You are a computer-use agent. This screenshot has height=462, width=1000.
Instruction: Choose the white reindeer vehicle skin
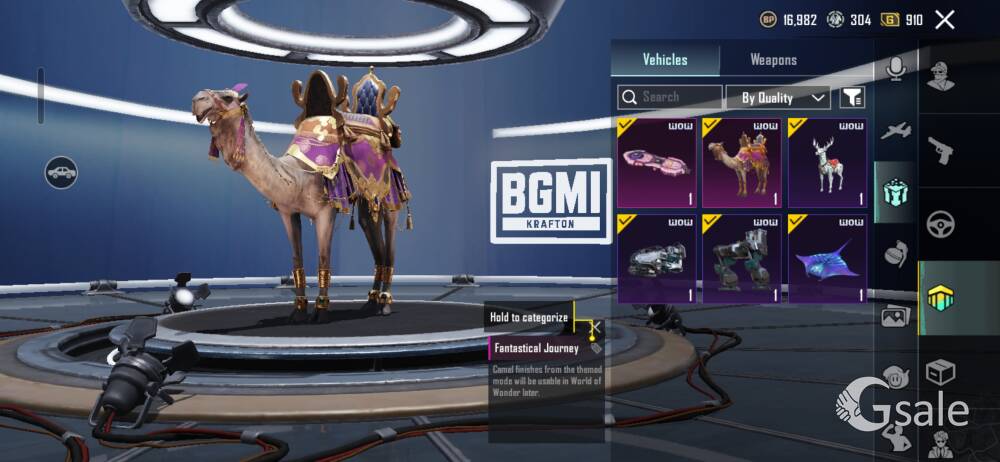(827, 162)
